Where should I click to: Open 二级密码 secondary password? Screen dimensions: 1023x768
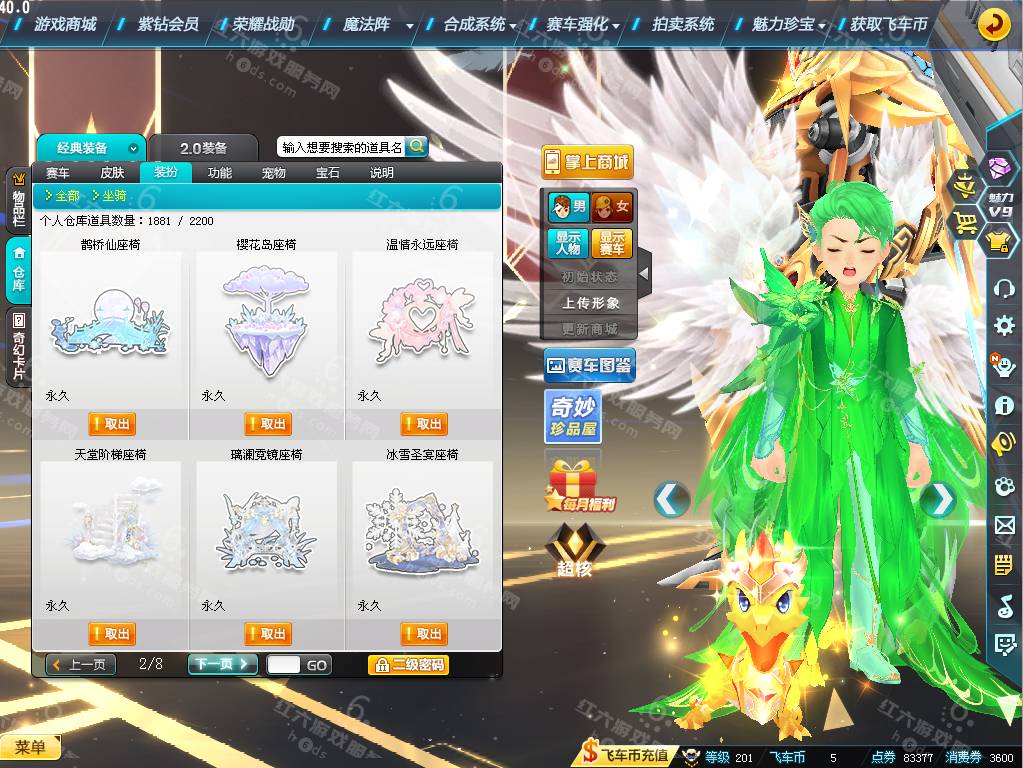pos(408,664)
